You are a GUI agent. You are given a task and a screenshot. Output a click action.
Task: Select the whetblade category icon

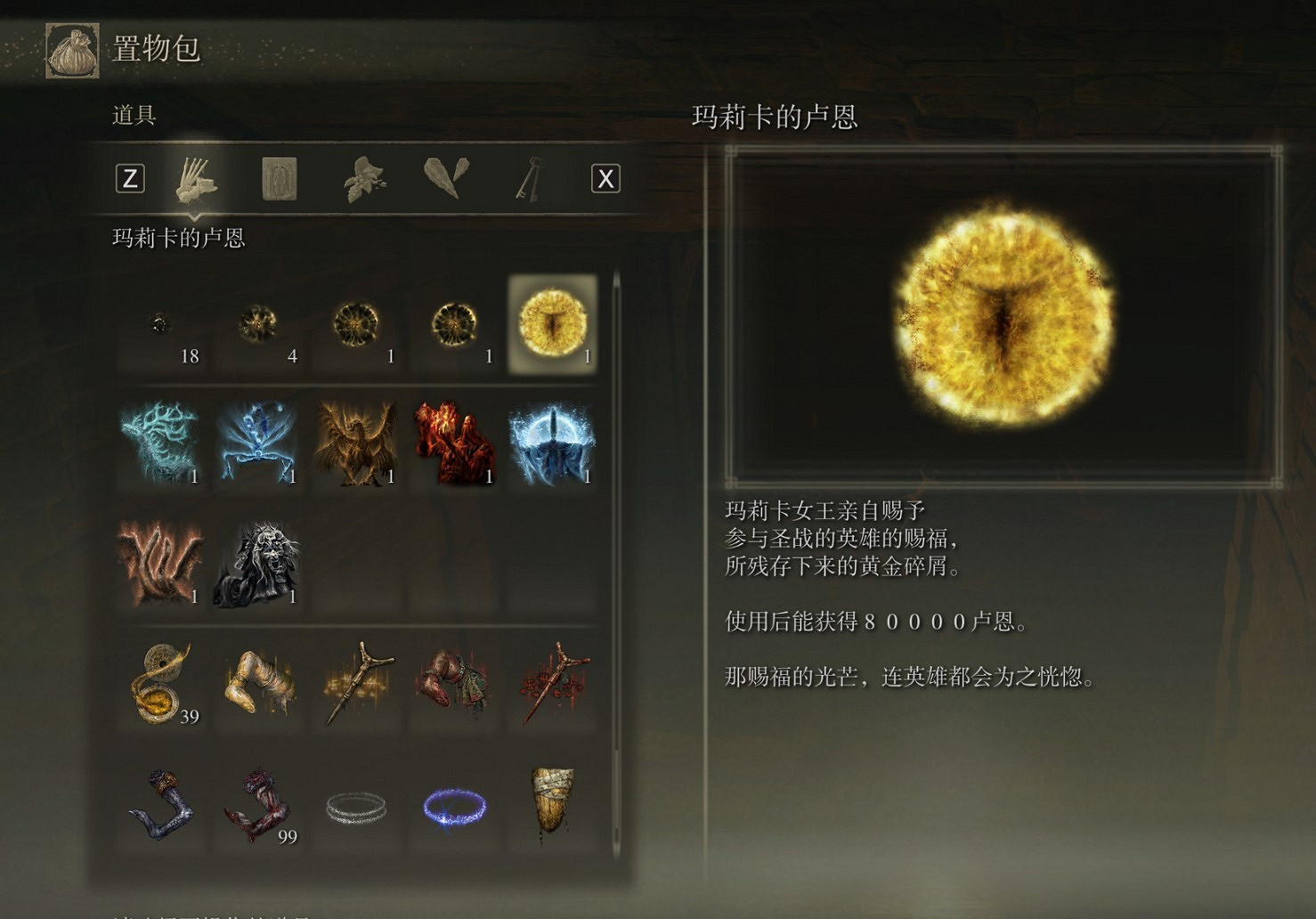pos(447,178)
